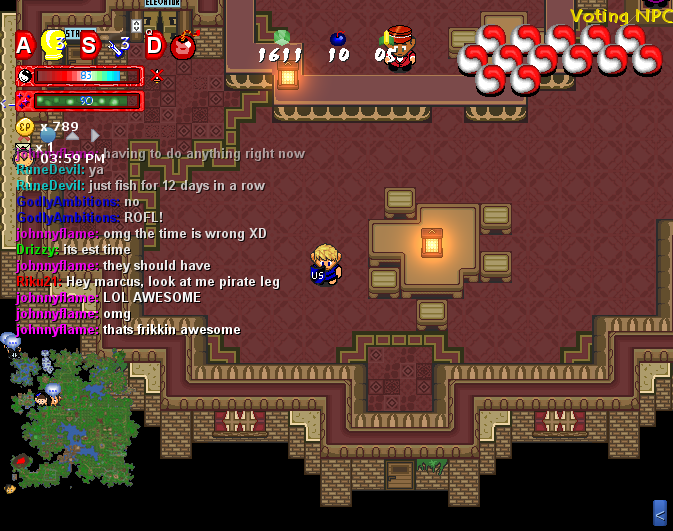Image resolution: width=673 pixels, height=531 pixels.
Task: Select the A slot glove item
Action: click(52, 44)
